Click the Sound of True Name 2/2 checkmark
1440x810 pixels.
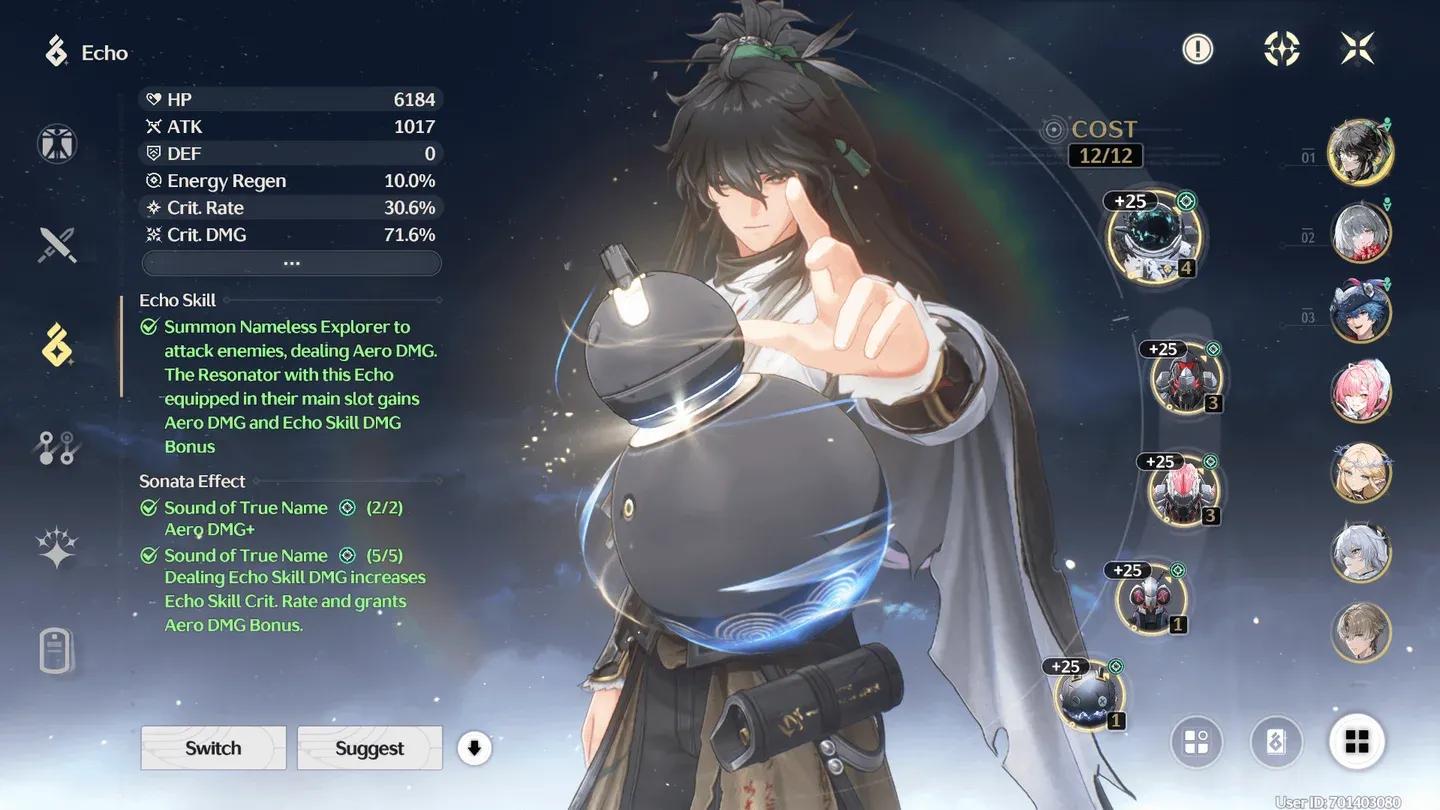coord(148,507)
